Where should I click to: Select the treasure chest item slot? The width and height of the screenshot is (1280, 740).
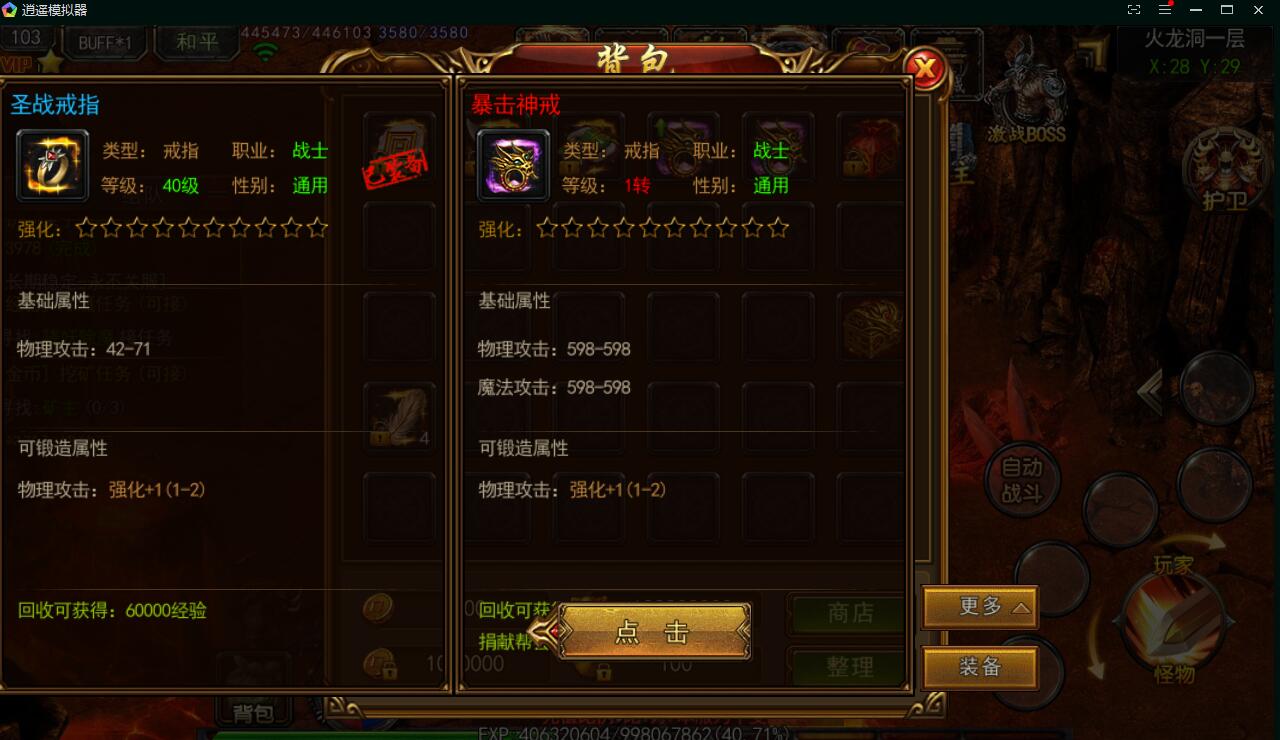click(872, 327)
